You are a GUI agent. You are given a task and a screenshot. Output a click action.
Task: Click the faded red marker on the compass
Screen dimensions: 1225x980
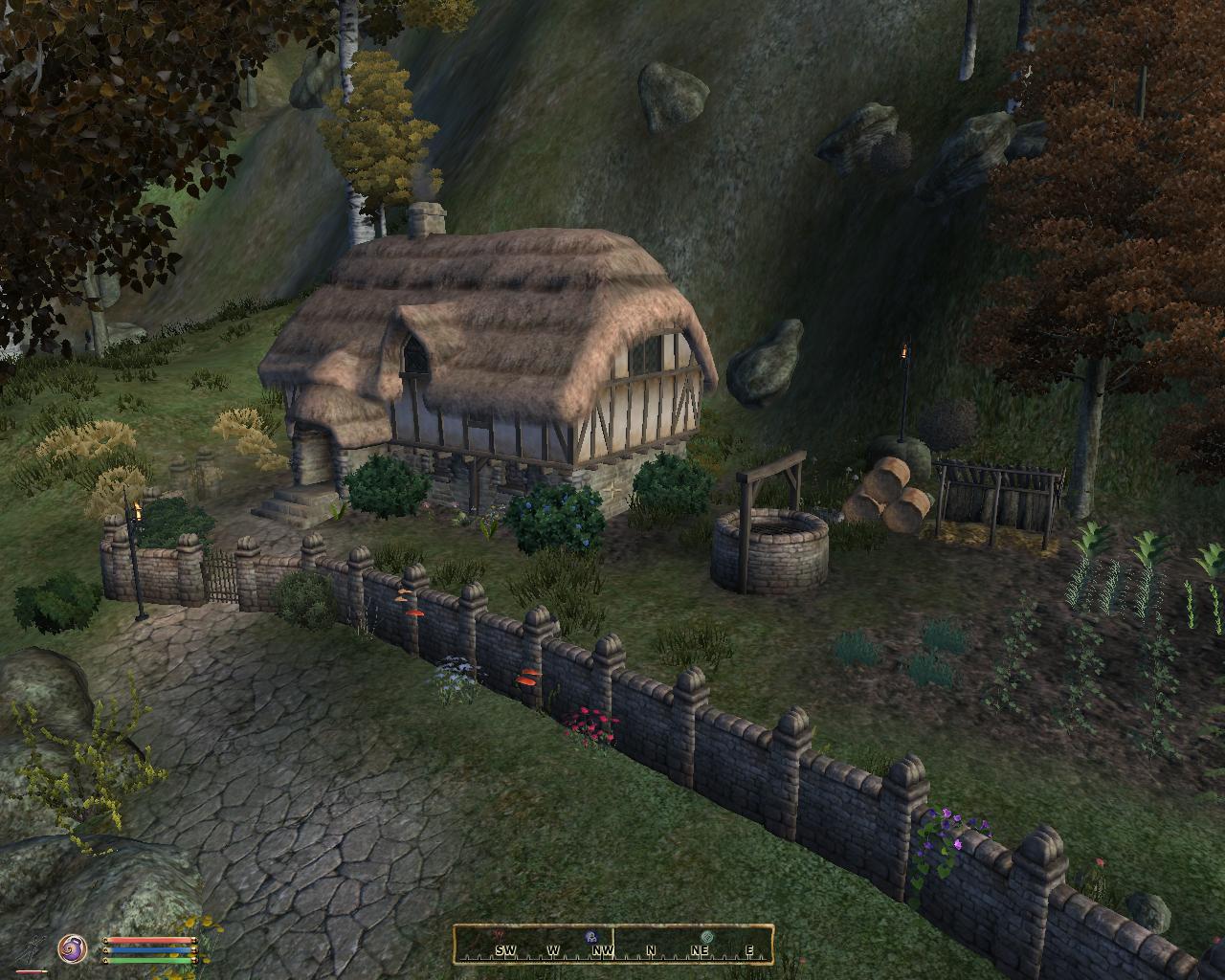498,933
